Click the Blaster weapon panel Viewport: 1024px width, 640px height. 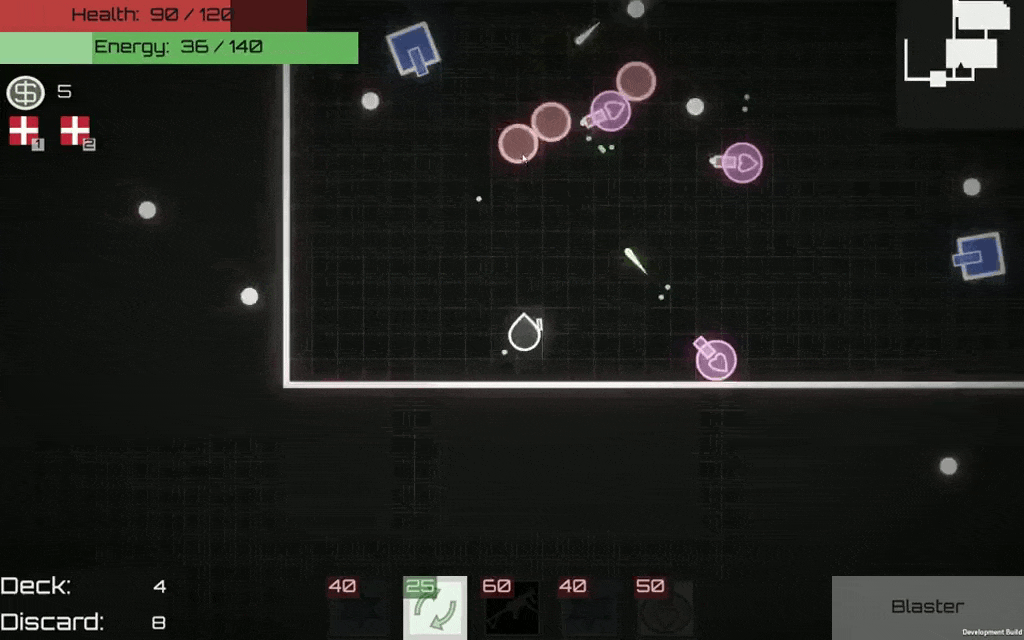(927, 607)
